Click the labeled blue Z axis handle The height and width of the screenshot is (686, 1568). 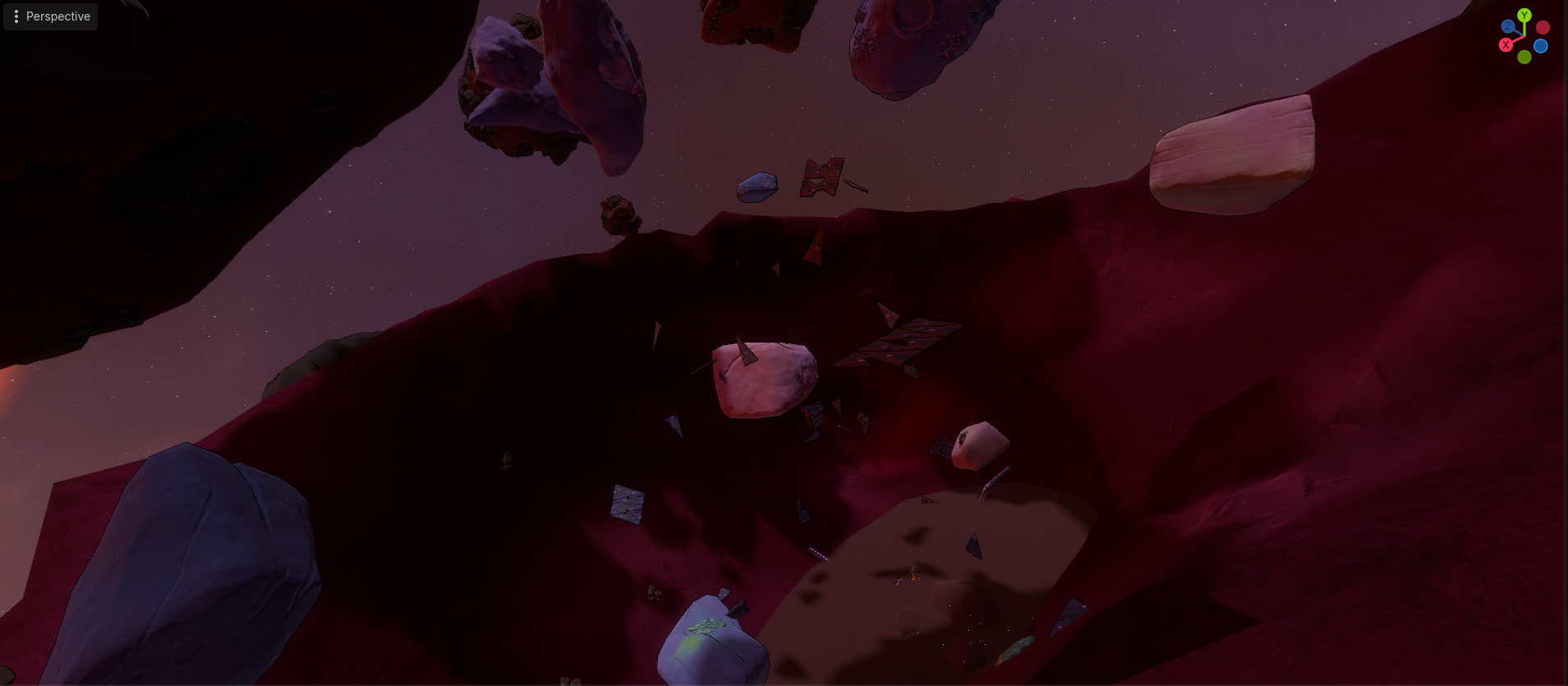coord(1509,27)
